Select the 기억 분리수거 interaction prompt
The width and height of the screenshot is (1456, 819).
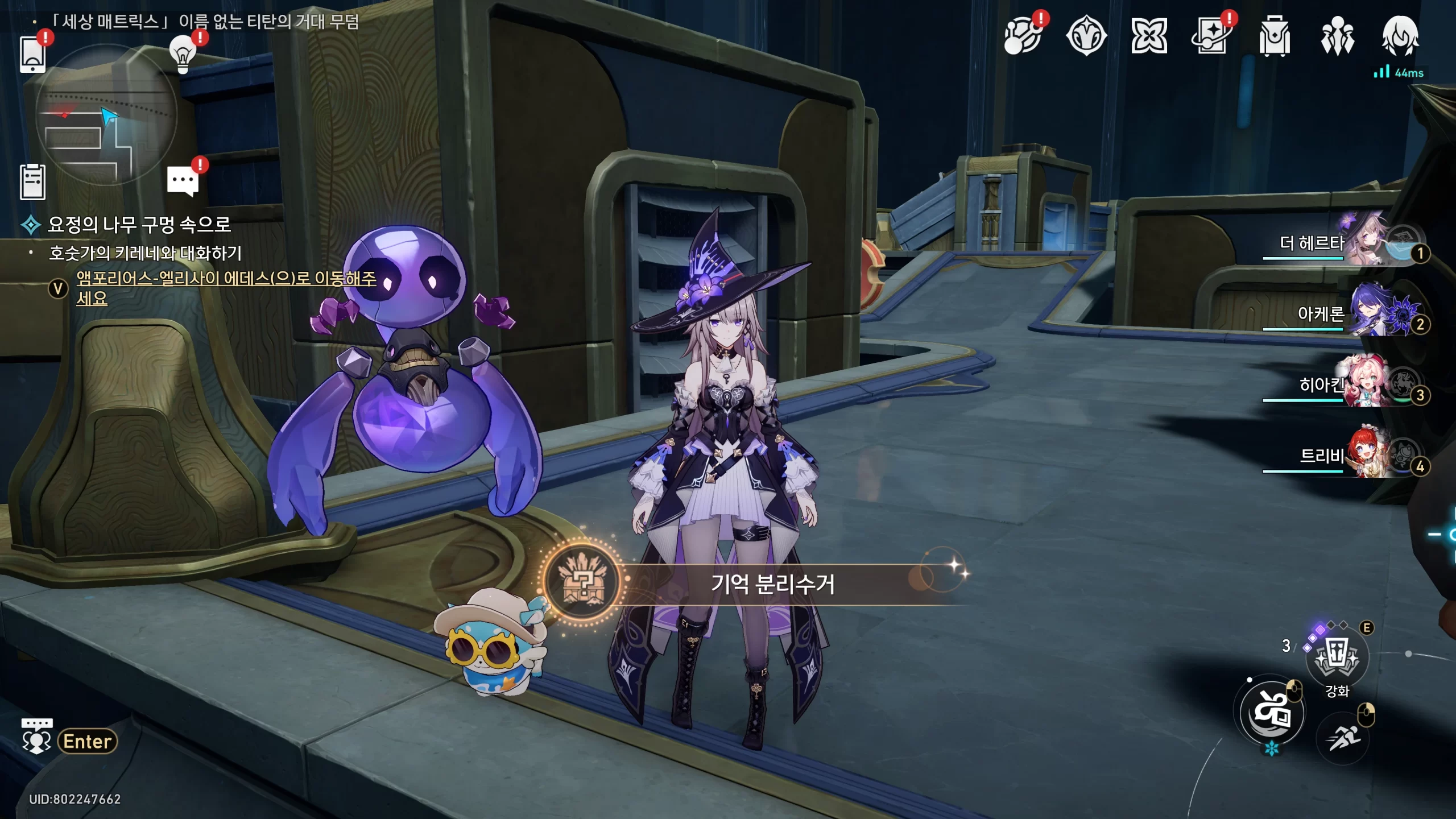pyautogui.click(x=772, y=584)
